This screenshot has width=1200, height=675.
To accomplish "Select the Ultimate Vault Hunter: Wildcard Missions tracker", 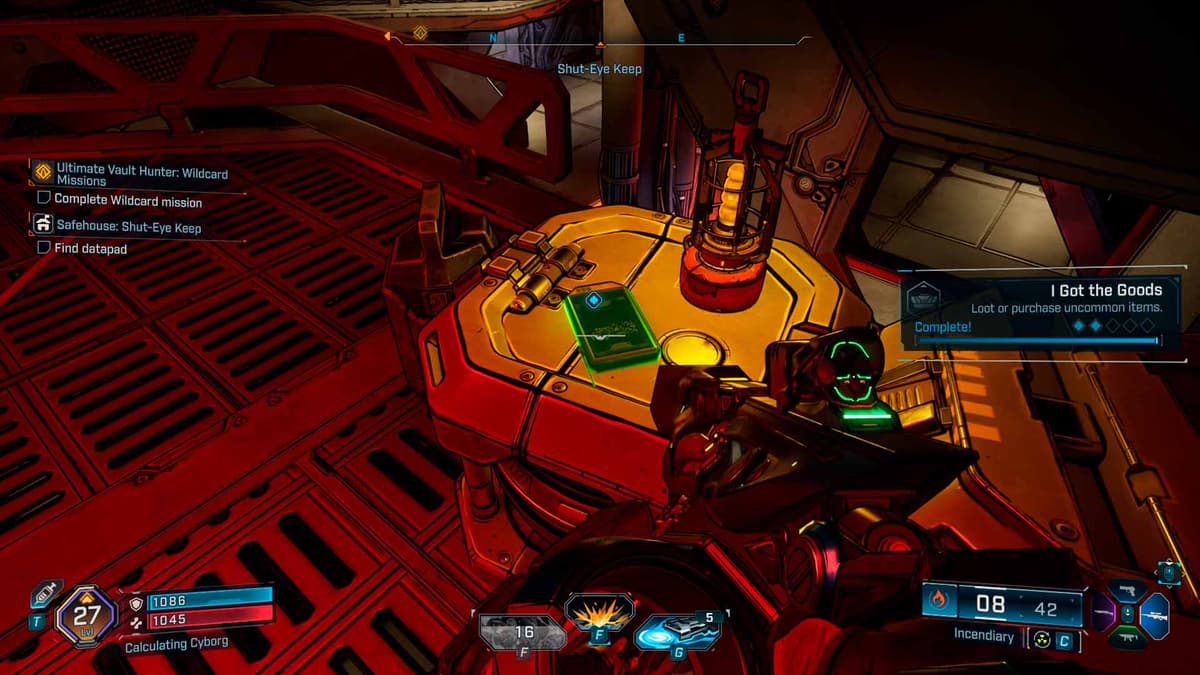I will (x=140, y=174).
